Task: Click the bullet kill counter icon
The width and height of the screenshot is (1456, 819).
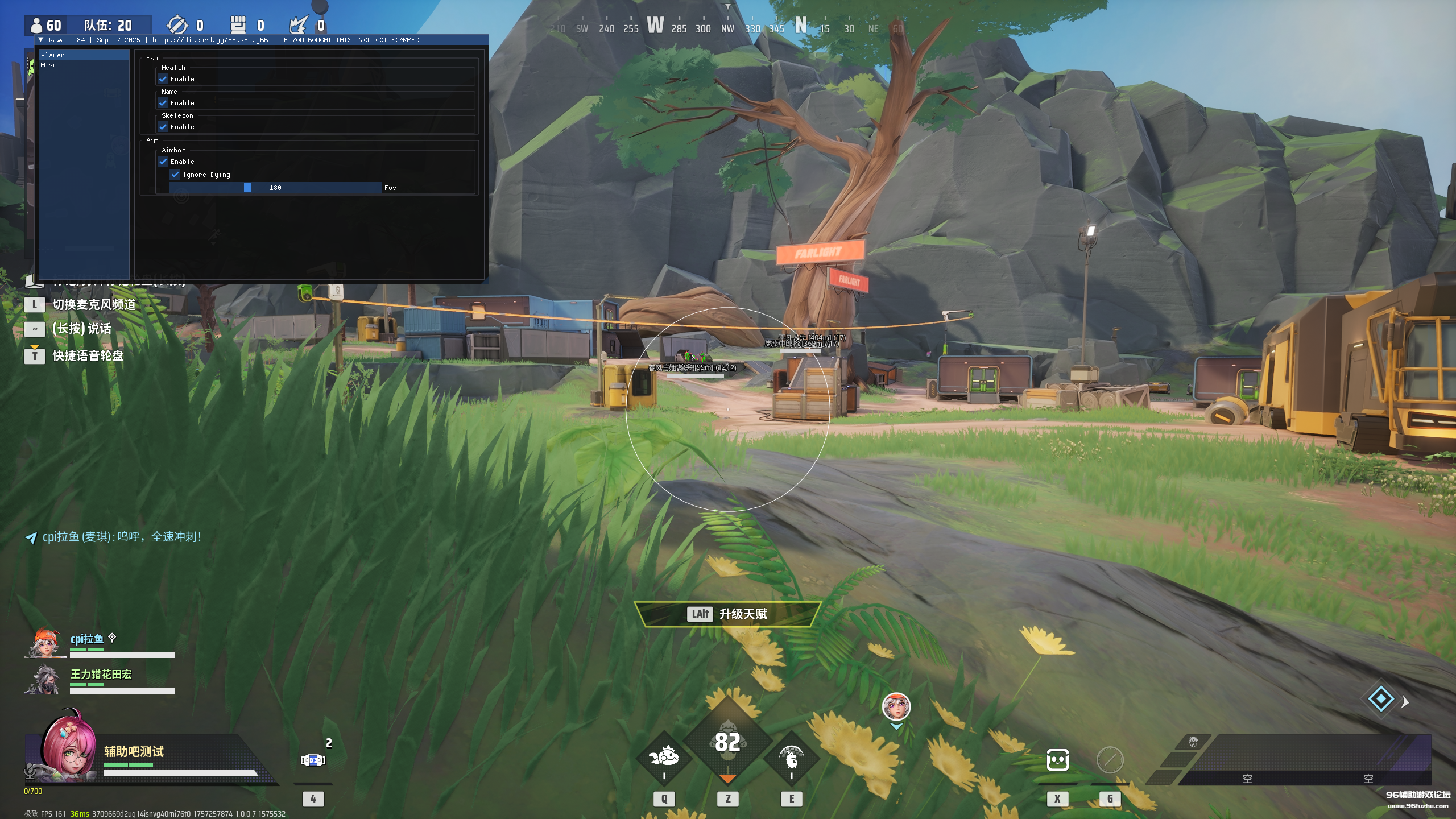Action: (x=178, y=25)
